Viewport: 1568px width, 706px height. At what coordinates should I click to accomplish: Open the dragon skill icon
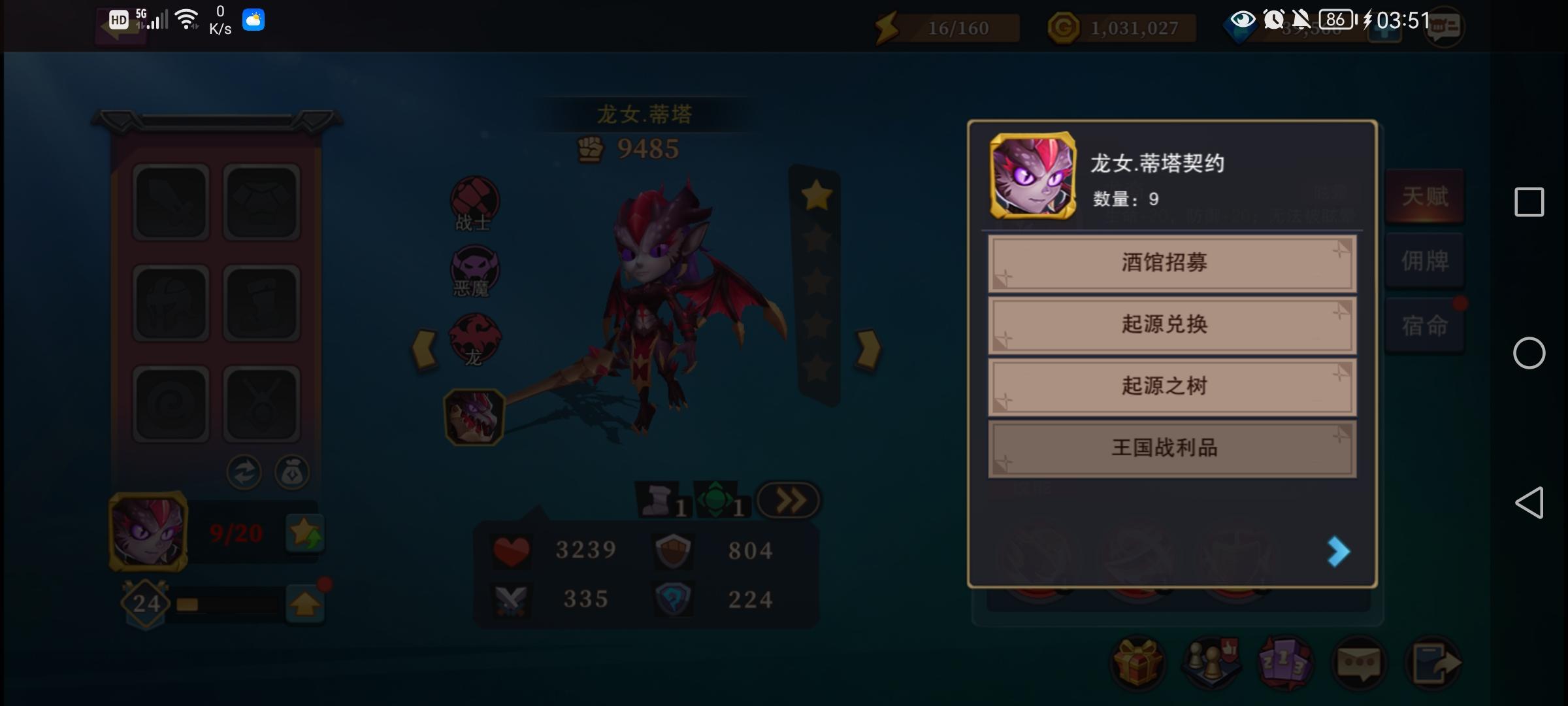[474, 417]
